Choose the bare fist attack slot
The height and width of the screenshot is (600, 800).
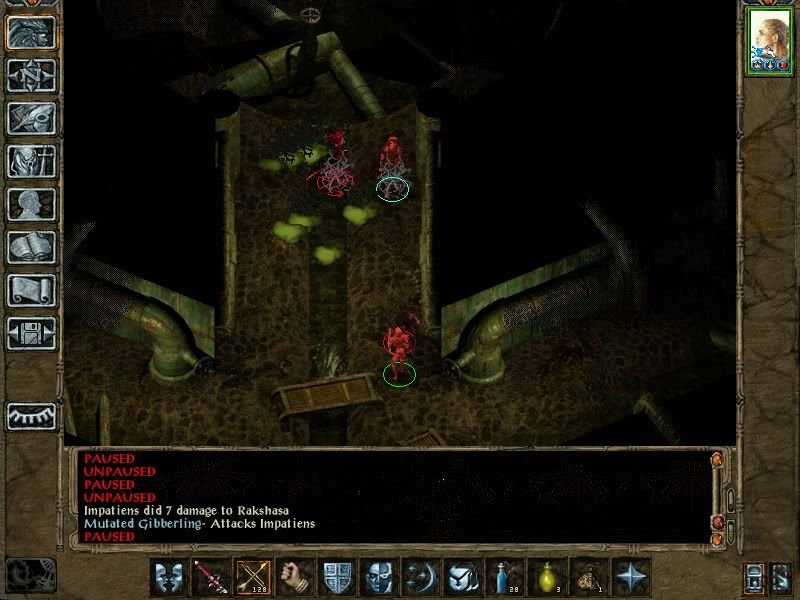pyautogui.click(x=295, y=578)
